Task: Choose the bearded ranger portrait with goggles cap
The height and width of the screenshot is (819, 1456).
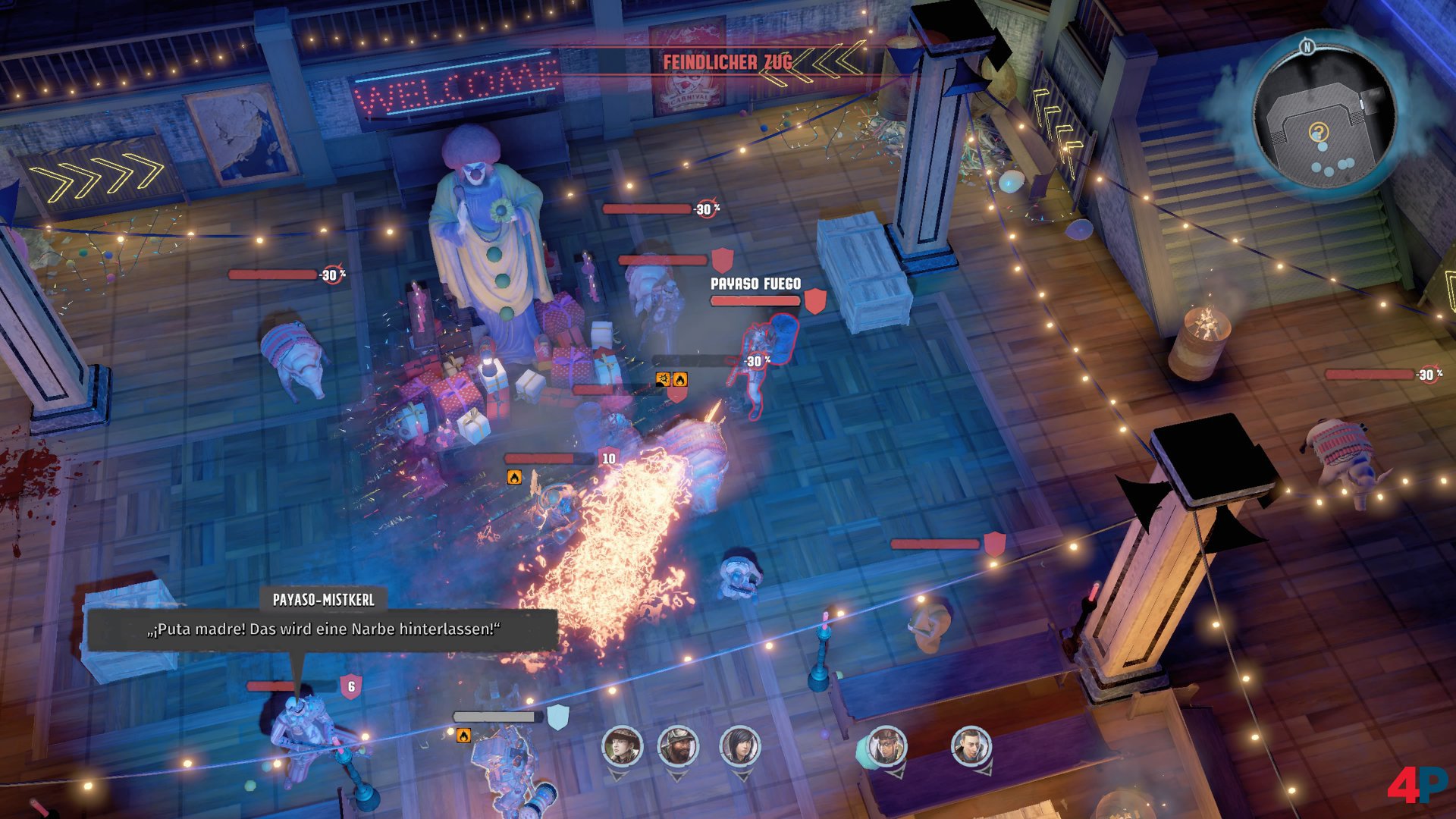Action: [x=677, y=746]
